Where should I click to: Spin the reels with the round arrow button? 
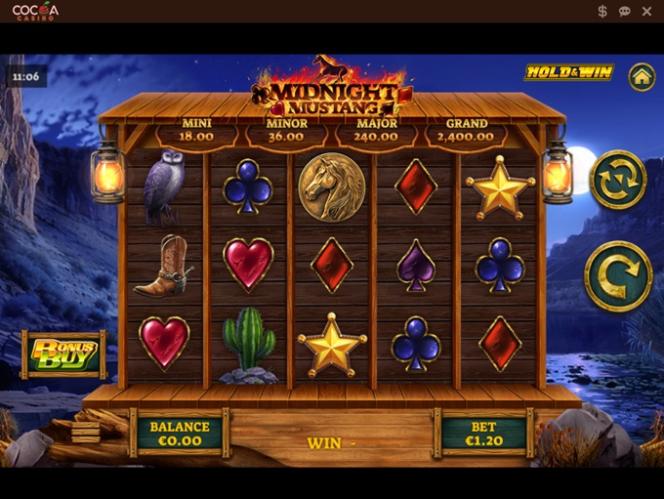click(617, 276)
